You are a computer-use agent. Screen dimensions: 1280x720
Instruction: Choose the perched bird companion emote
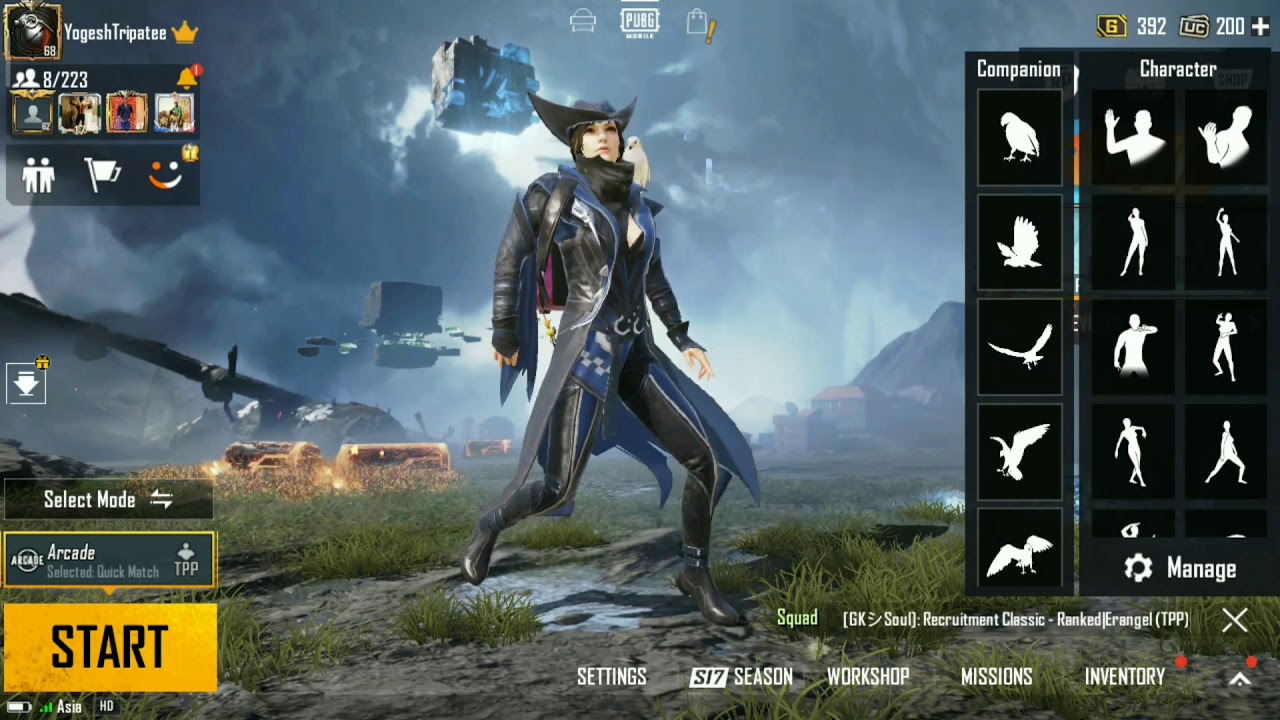[x=1019, y=137]
